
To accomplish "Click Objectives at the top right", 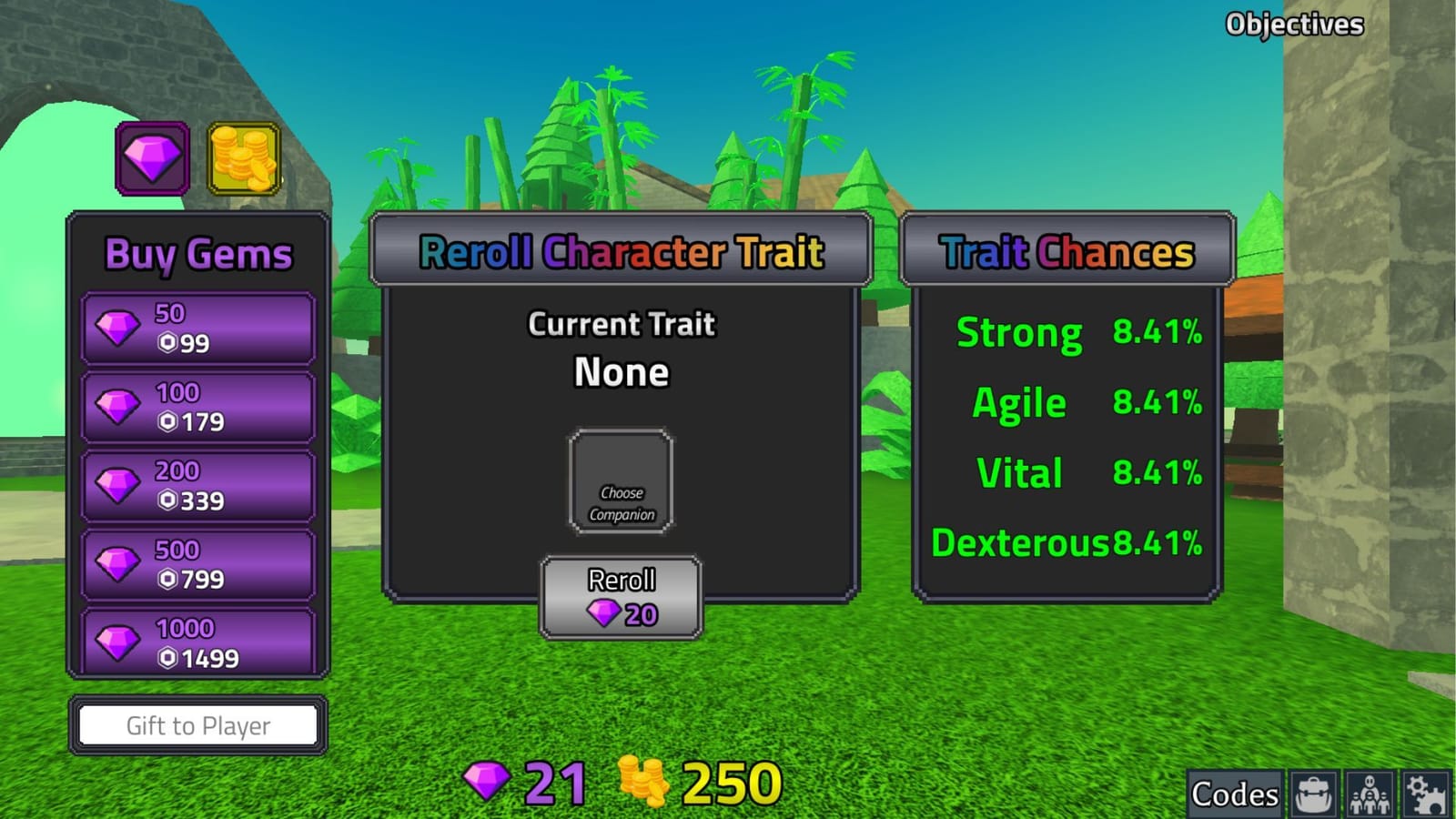I will (x=1295, y=24).
